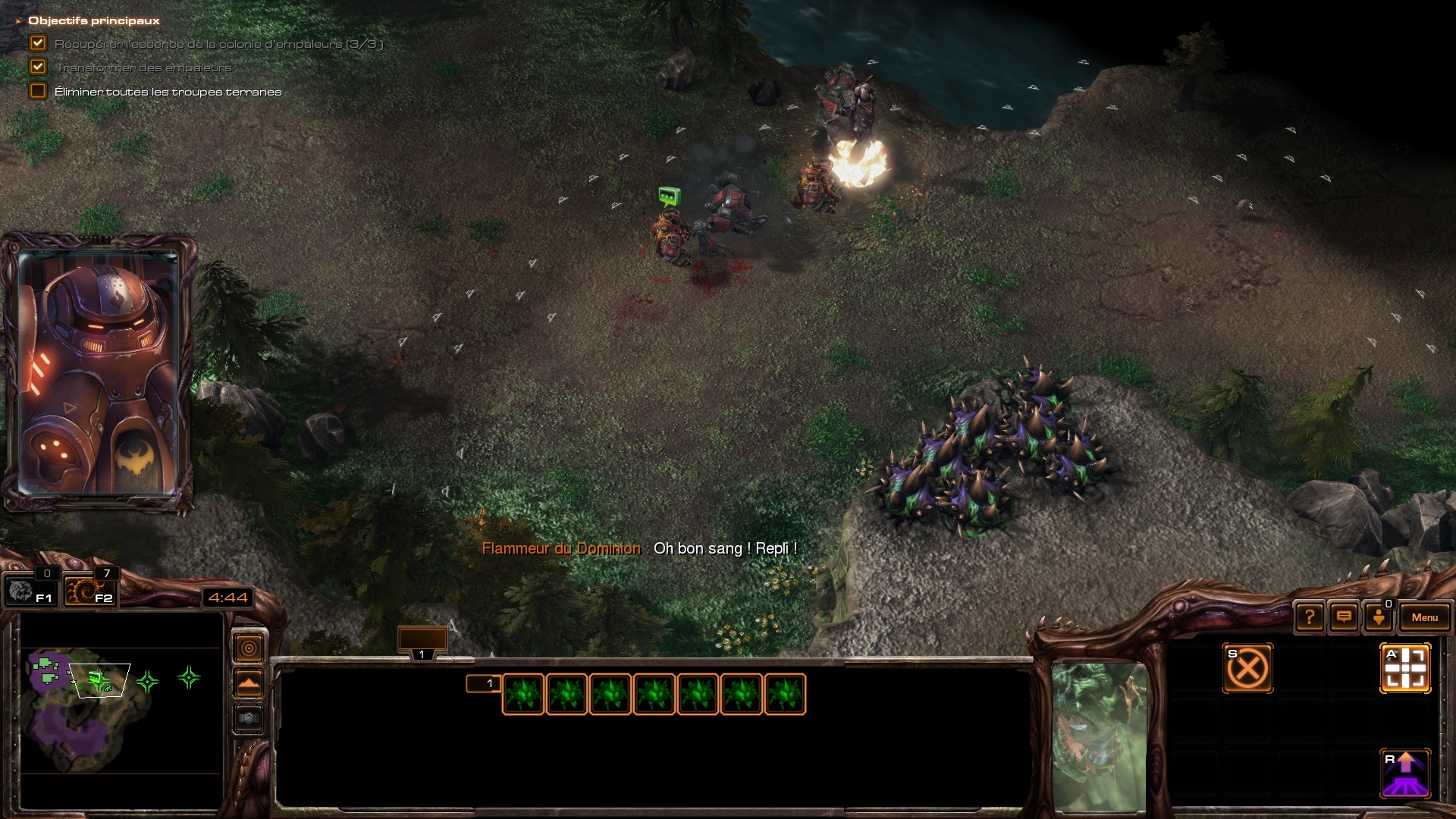Viewport: 1456px width, 819px height.
Task: Select control group 1 tab
Action: tap(422, 643)
